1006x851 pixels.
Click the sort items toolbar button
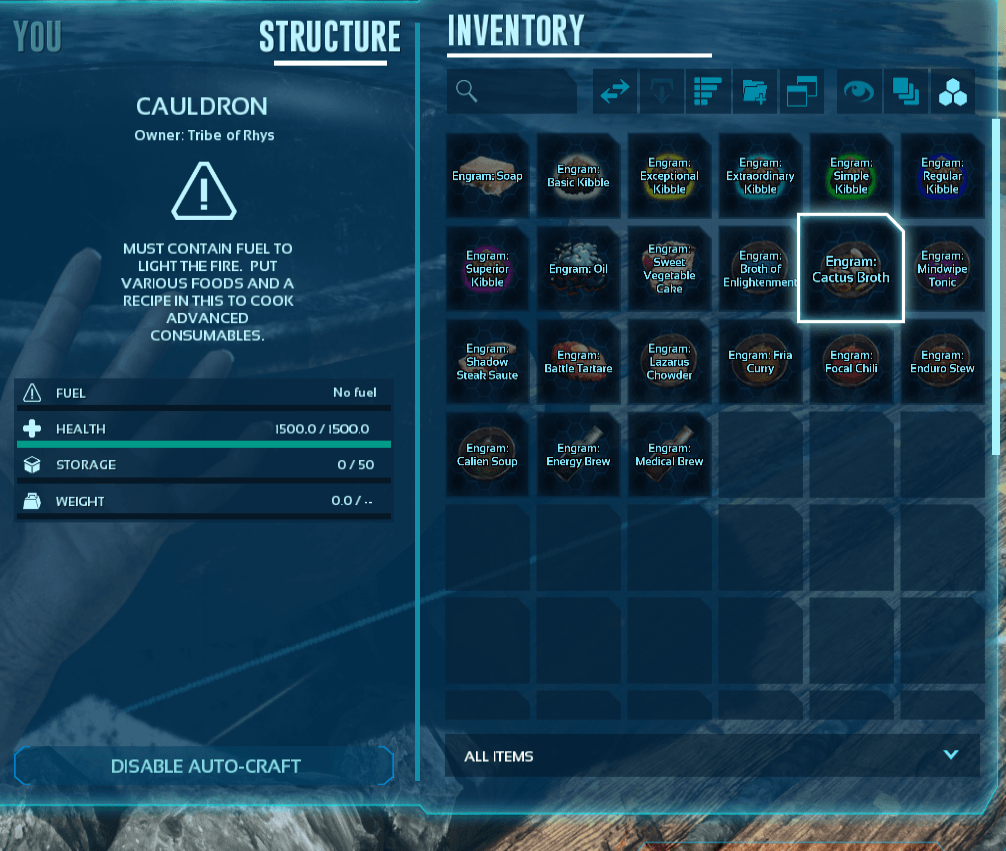pos(707,92)
